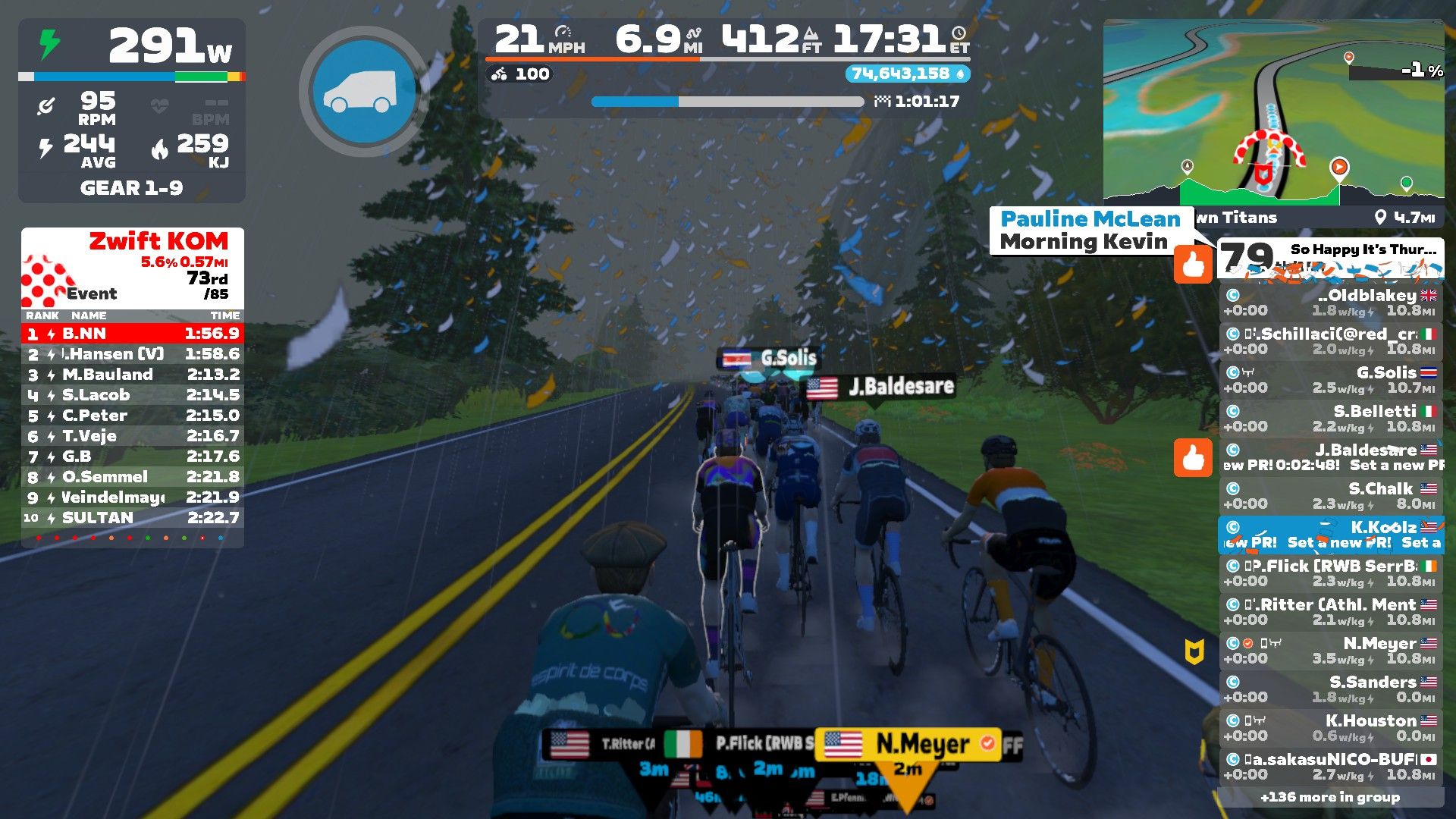Select M.Bauland on KOM leaderboard
The width and height of the screenshot is (1456, 819).
[x=133, y=374]
